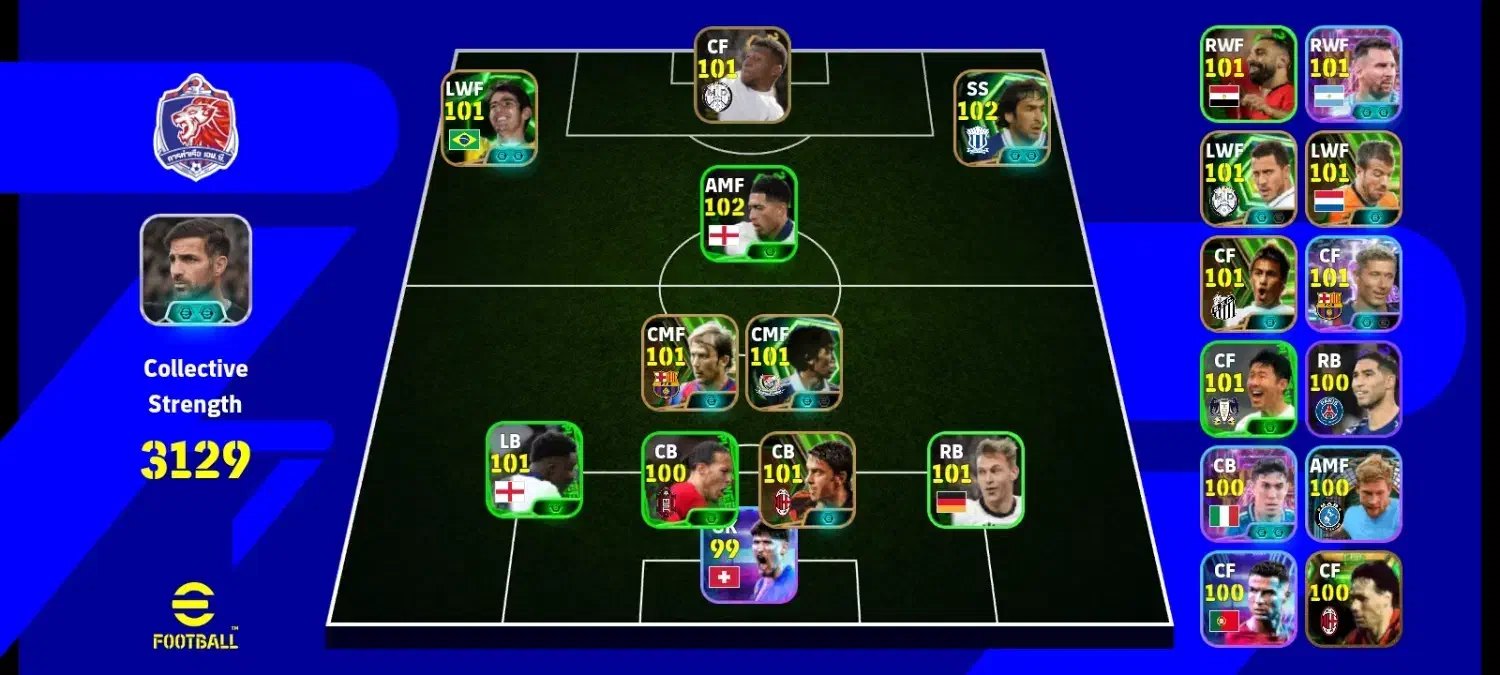This screenshot has height=675, width=1500.
Task: Select the substitute CB with Italy flag
Action: pyautogui.click(x=1248, y=494)
